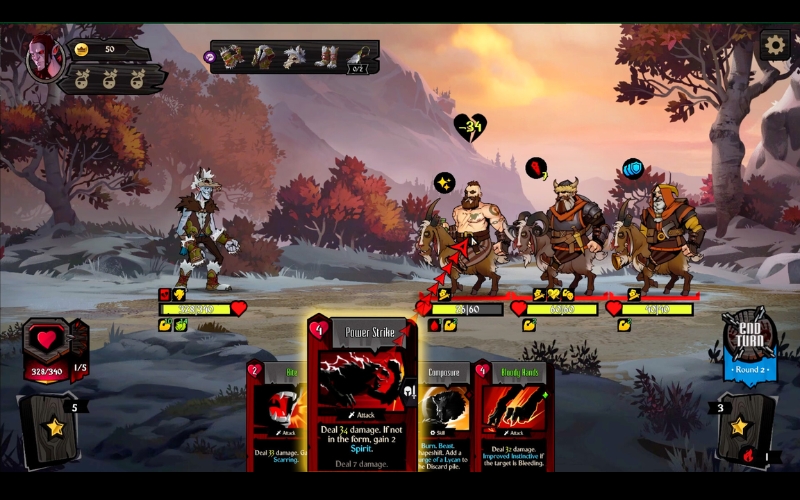This screenshot has width=800, height=500.
Task: Show the yellow star intent icon
Action: (x=444, y=183)
